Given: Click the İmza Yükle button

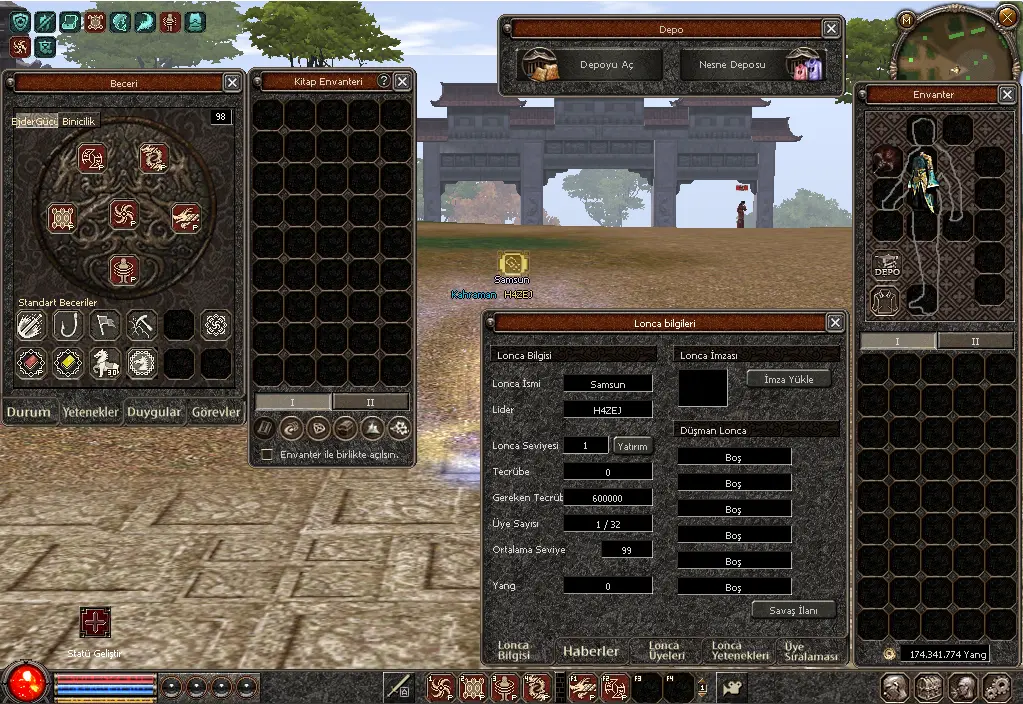Looking at the screenshot, I should pos(789,379).
